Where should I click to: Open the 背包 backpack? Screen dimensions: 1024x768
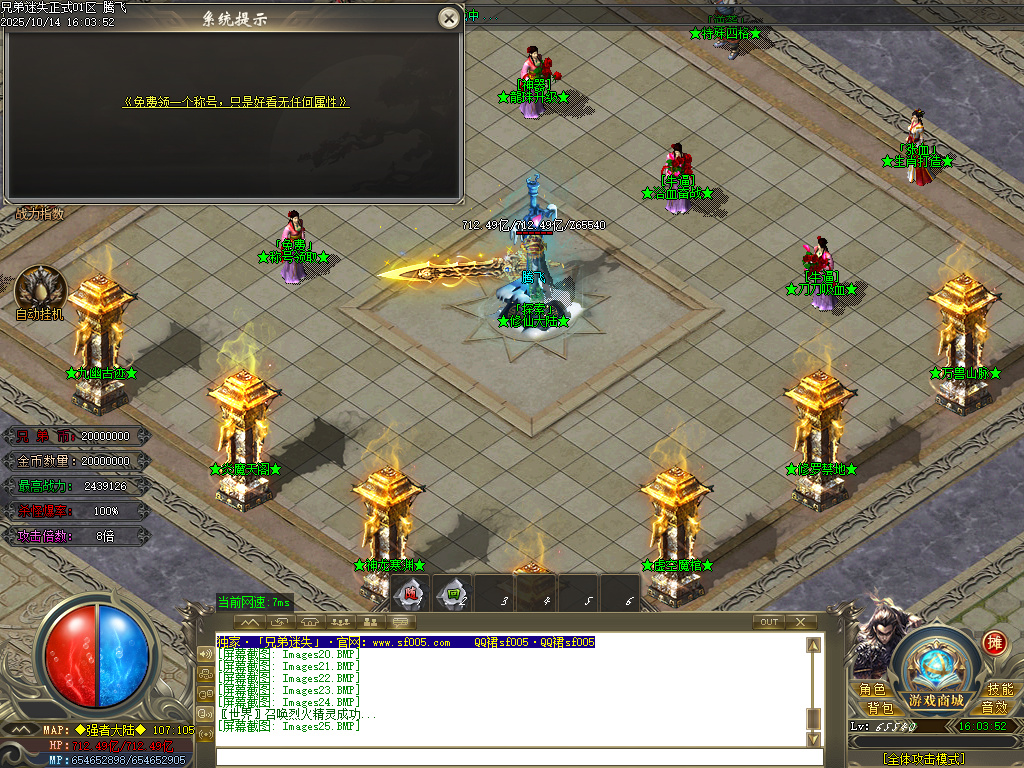[x=880, y=707]
